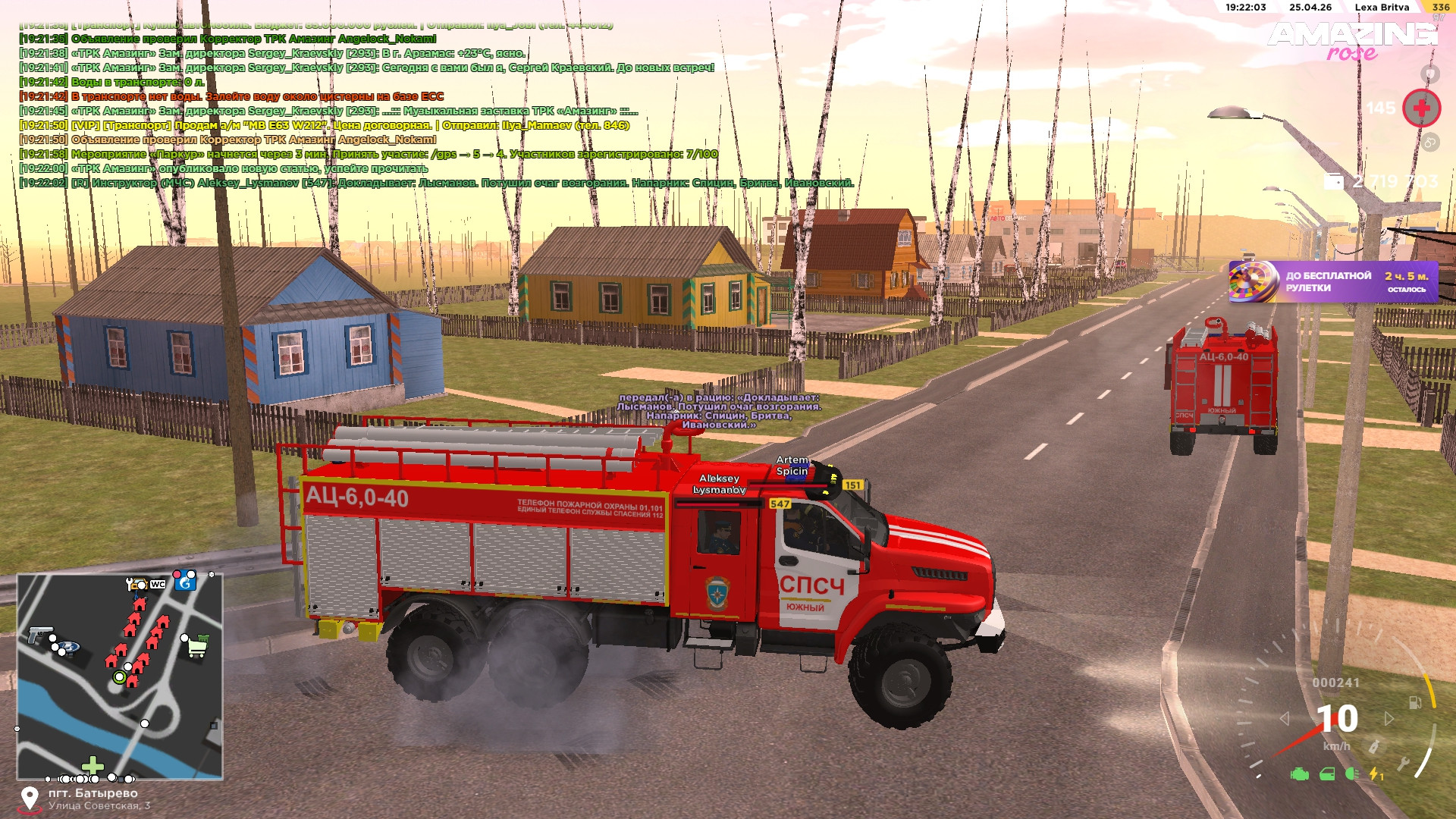Image resolution: width=1456 pixels, height=819 pixels.
Task: Select the green cross hospital marker
Action: pos(93,765)
